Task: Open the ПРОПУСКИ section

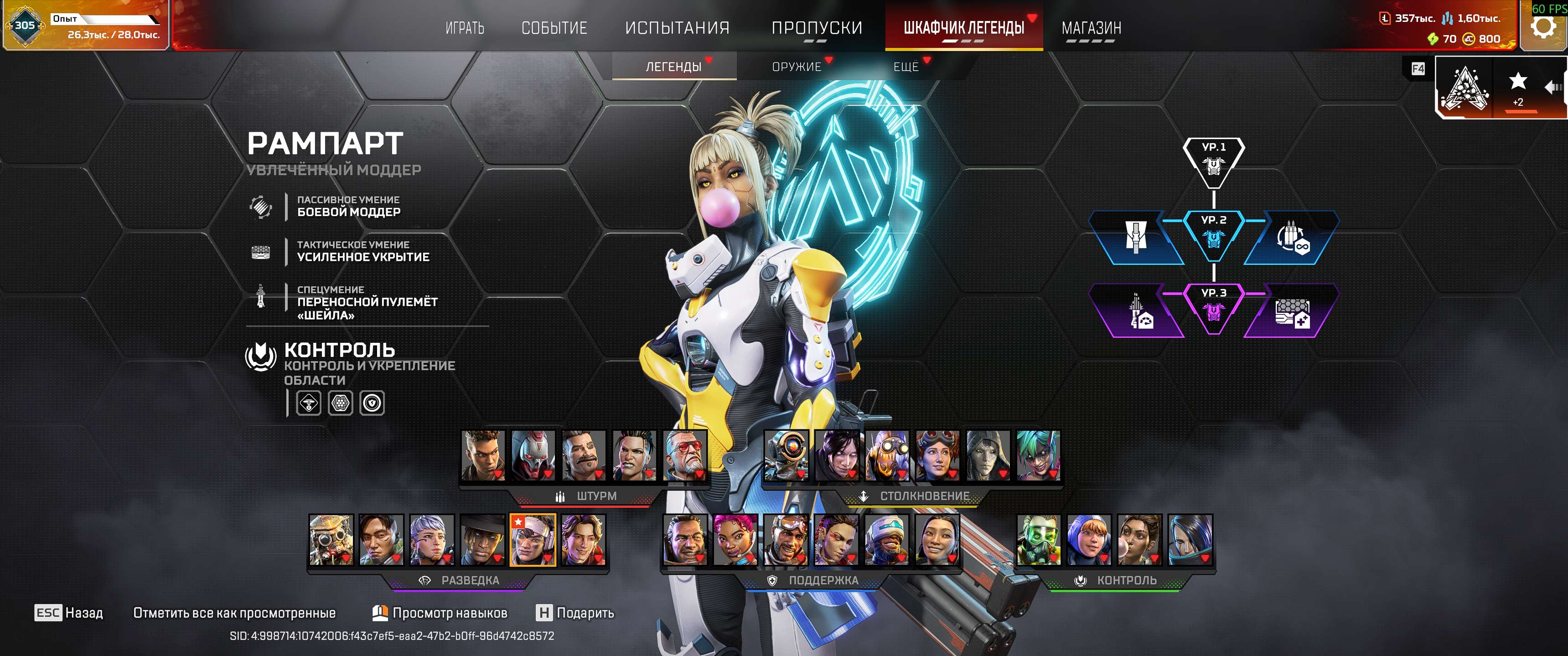Action: [x=816, y=28]
